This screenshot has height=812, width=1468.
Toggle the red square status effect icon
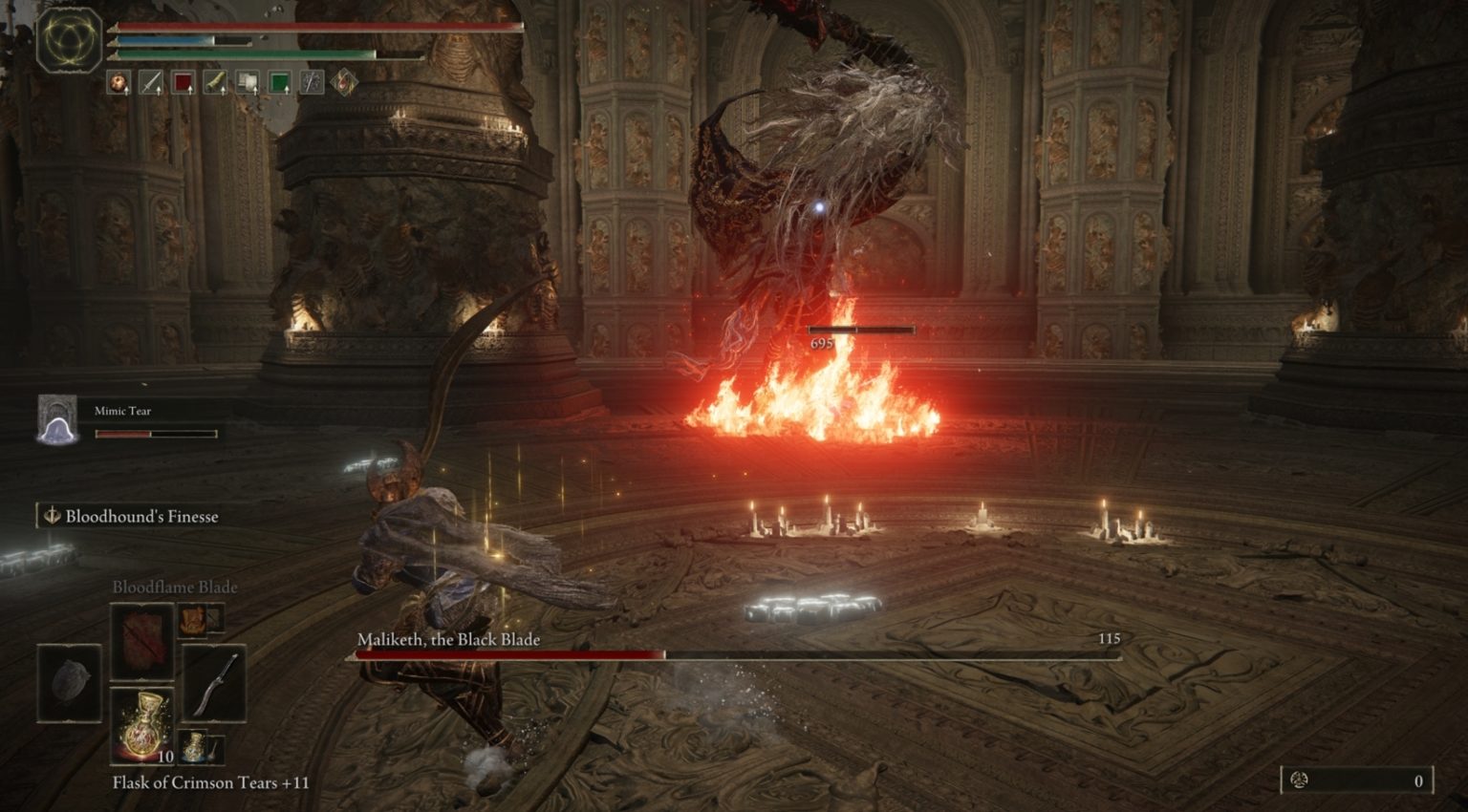pyautogui.click(x=184, y=80)
